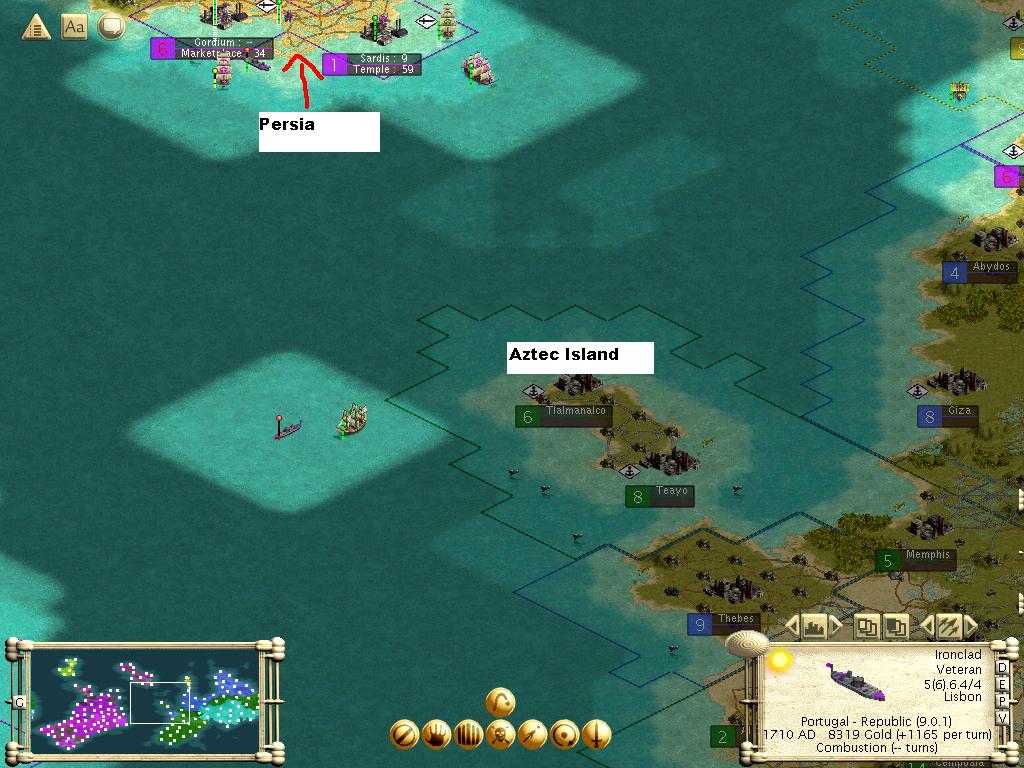Image resolution: width=1024 pixels, height=768 pixels.
Task: Open the V shortcut on info box
Action: click(1002, 718)
